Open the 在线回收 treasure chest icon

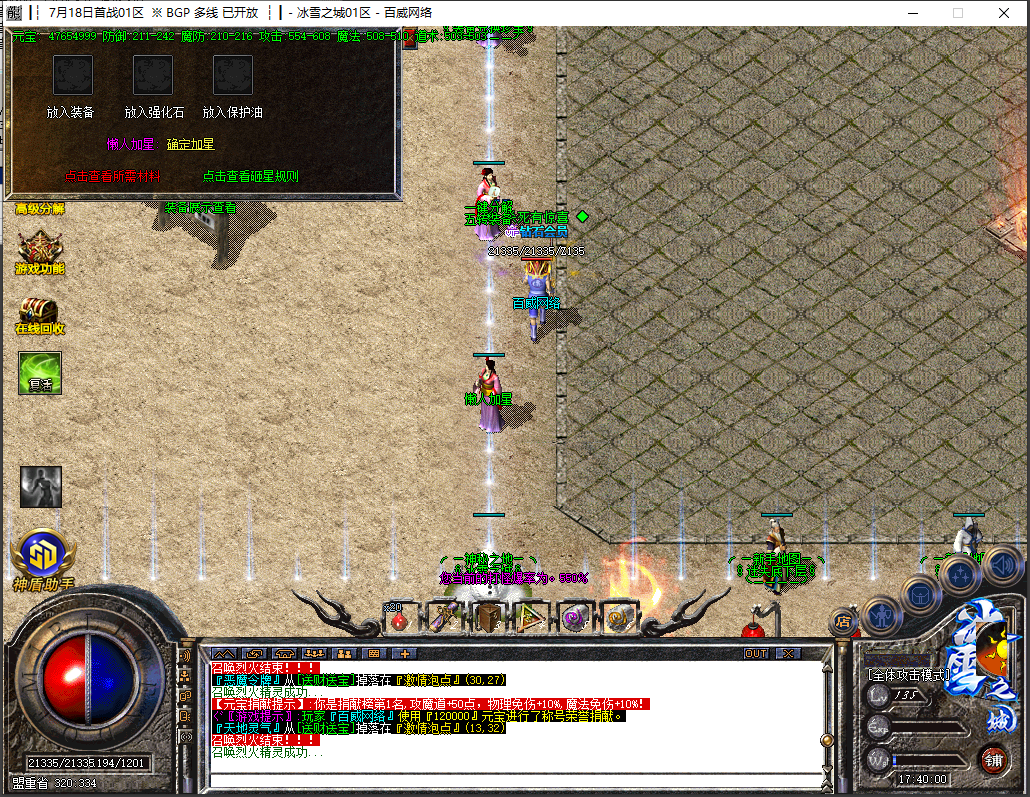pyautogui.click(x=39, y=312)
